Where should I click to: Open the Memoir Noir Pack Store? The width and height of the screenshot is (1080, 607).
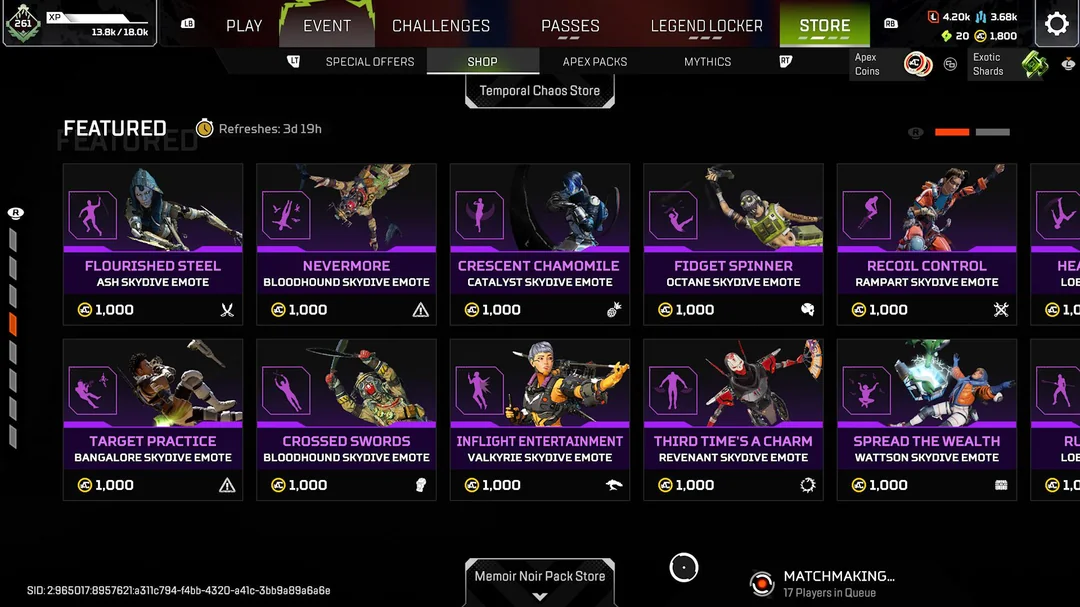540,577
